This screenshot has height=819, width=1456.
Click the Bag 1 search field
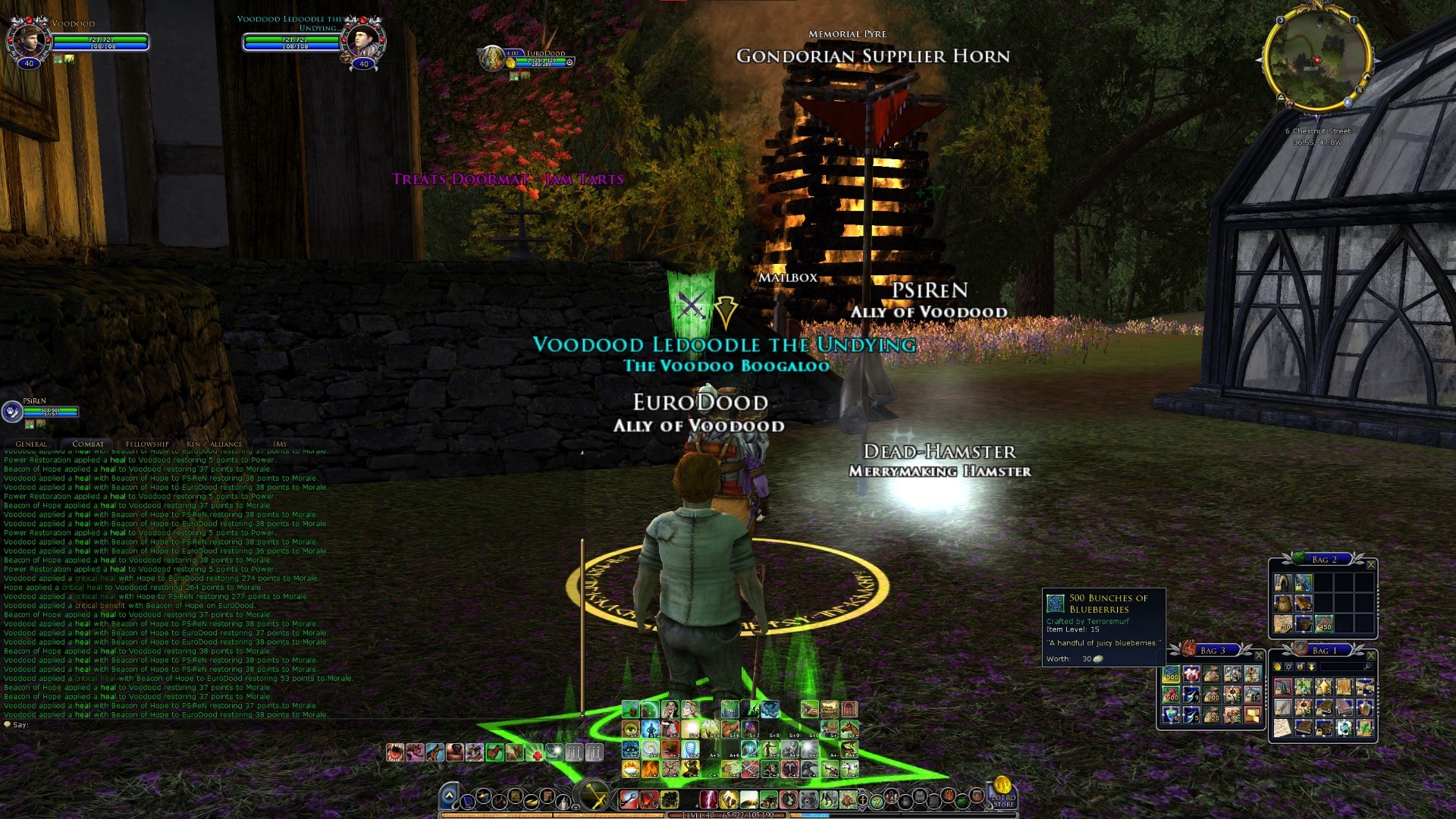(x=1344, y=667)
